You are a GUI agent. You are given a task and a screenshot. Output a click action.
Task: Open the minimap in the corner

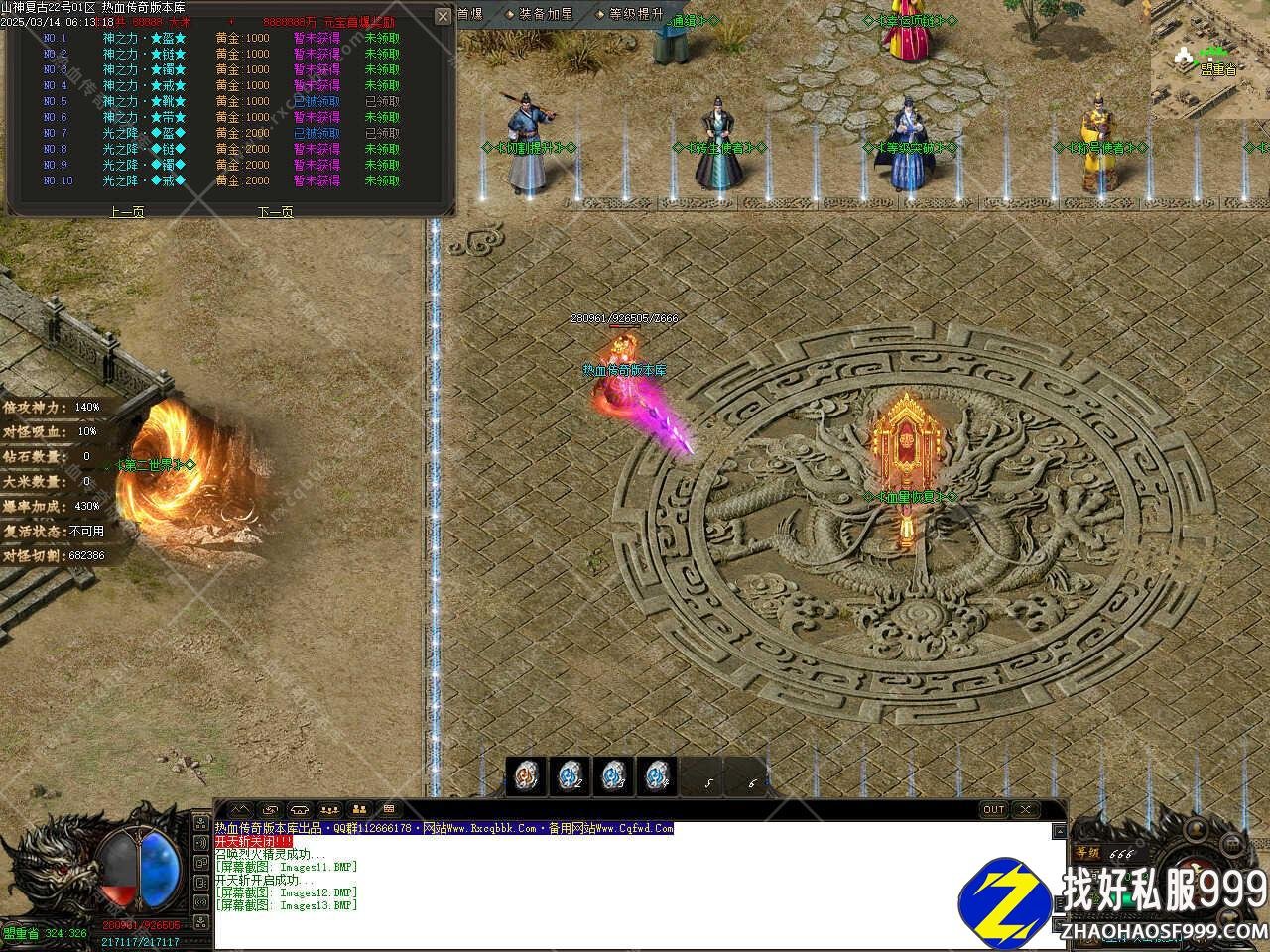click(x=1210, y=59)
